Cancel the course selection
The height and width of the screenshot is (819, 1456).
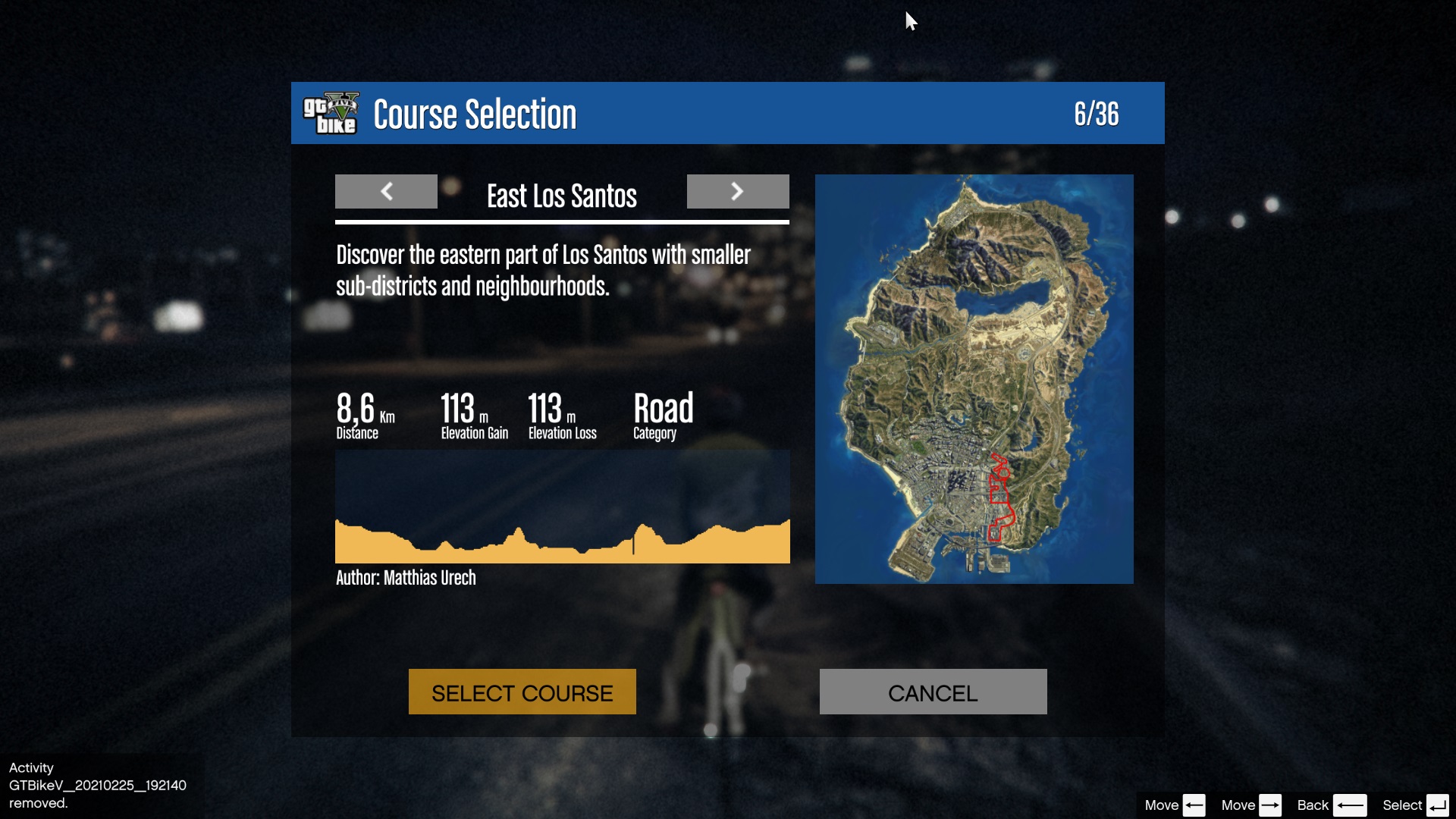(933, 692)
